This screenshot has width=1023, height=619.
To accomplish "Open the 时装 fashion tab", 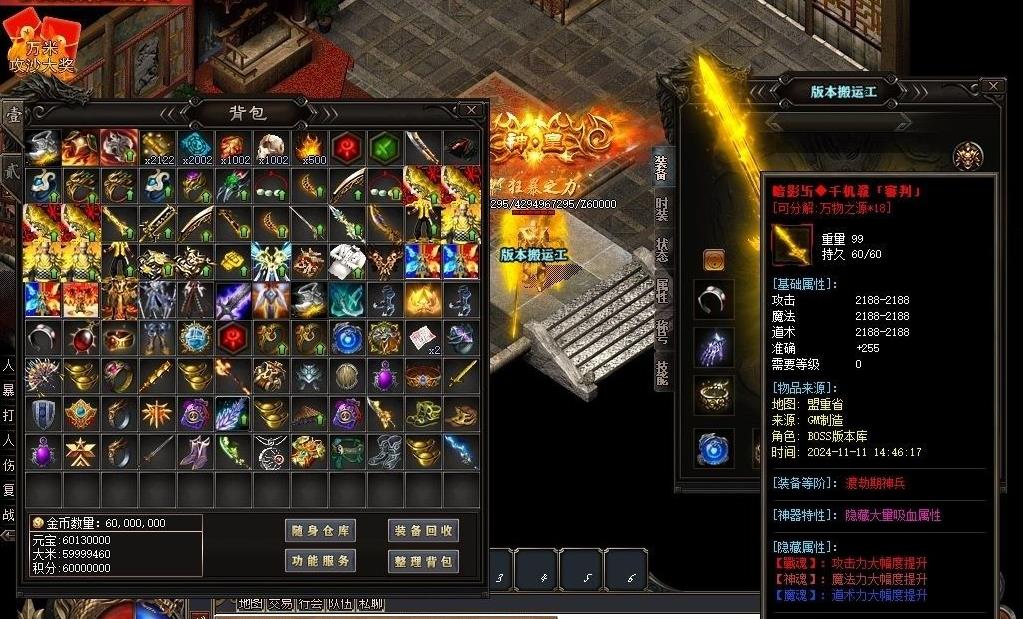I will [x=662, y=209].
